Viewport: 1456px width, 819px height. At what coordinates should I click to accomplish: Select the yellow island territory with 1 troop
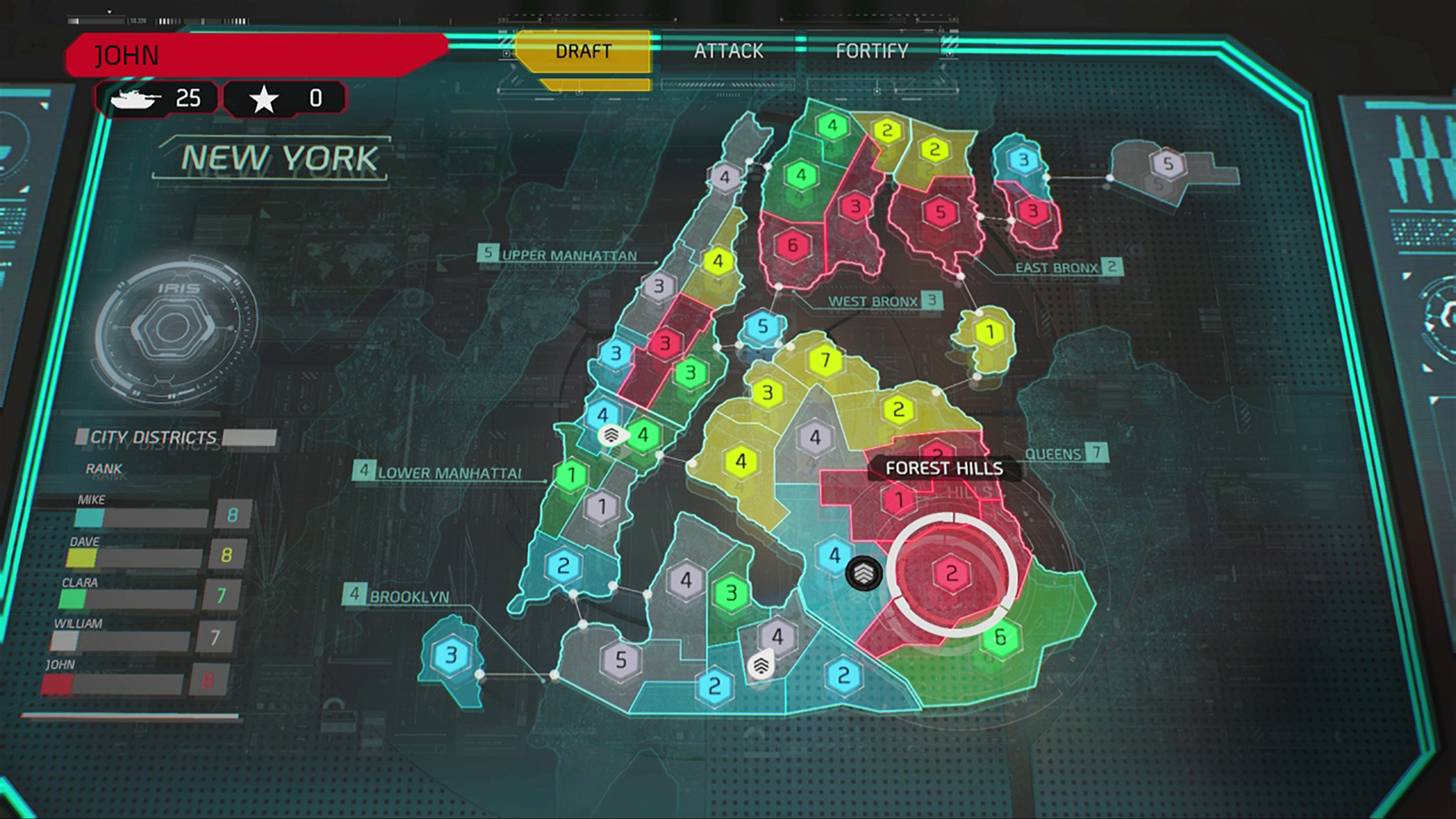[990, 332]
